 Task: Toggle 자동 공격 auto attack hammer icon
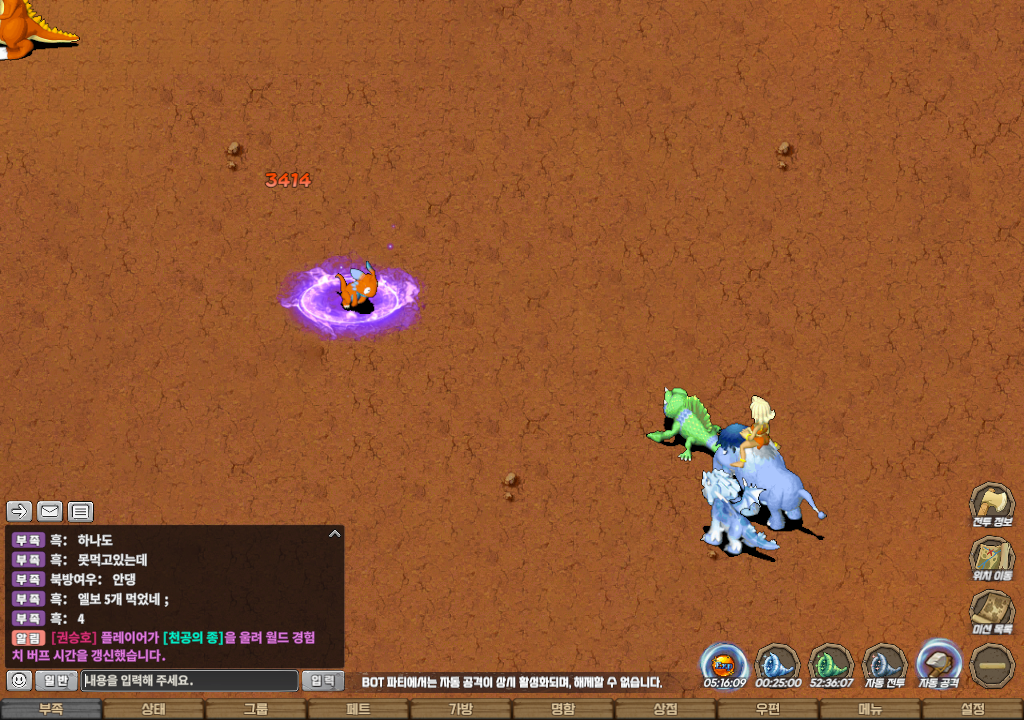[x=938, y=663]
